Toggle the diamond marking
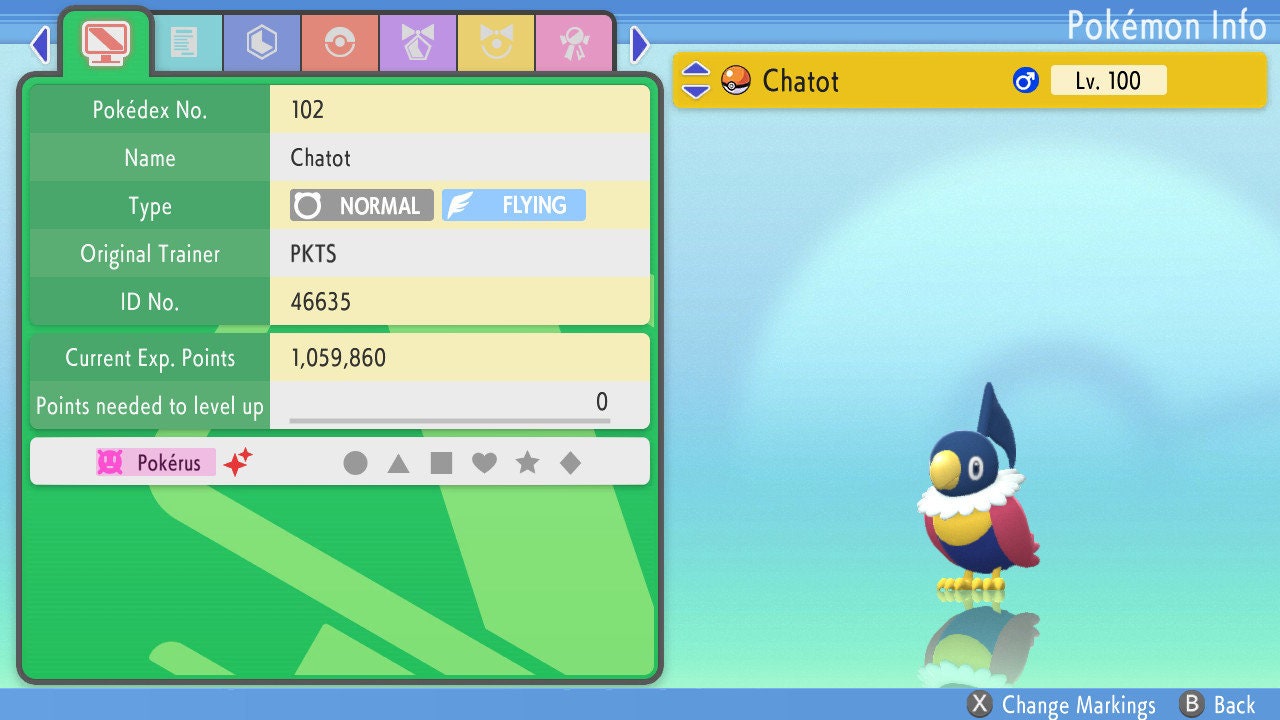Viewport: 1280px width, 720px height. point(570,463)
